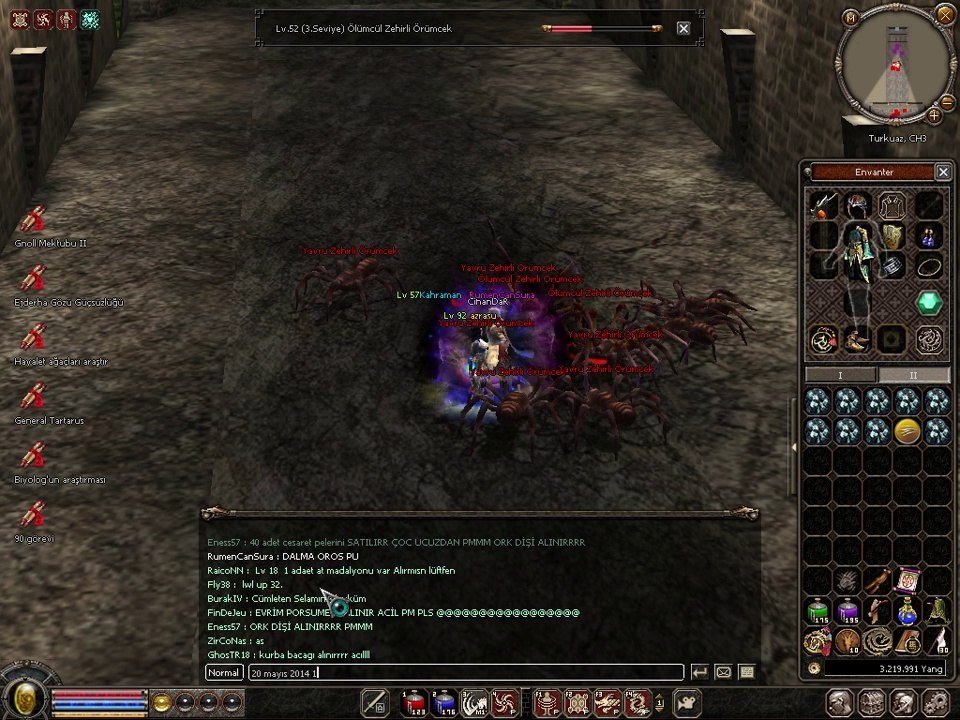This screenshot has height=720, width=960.
Task: Open the Ejderha Gözü Güçsüzlüğü quest scroll
Action: [x=34, y=279]
